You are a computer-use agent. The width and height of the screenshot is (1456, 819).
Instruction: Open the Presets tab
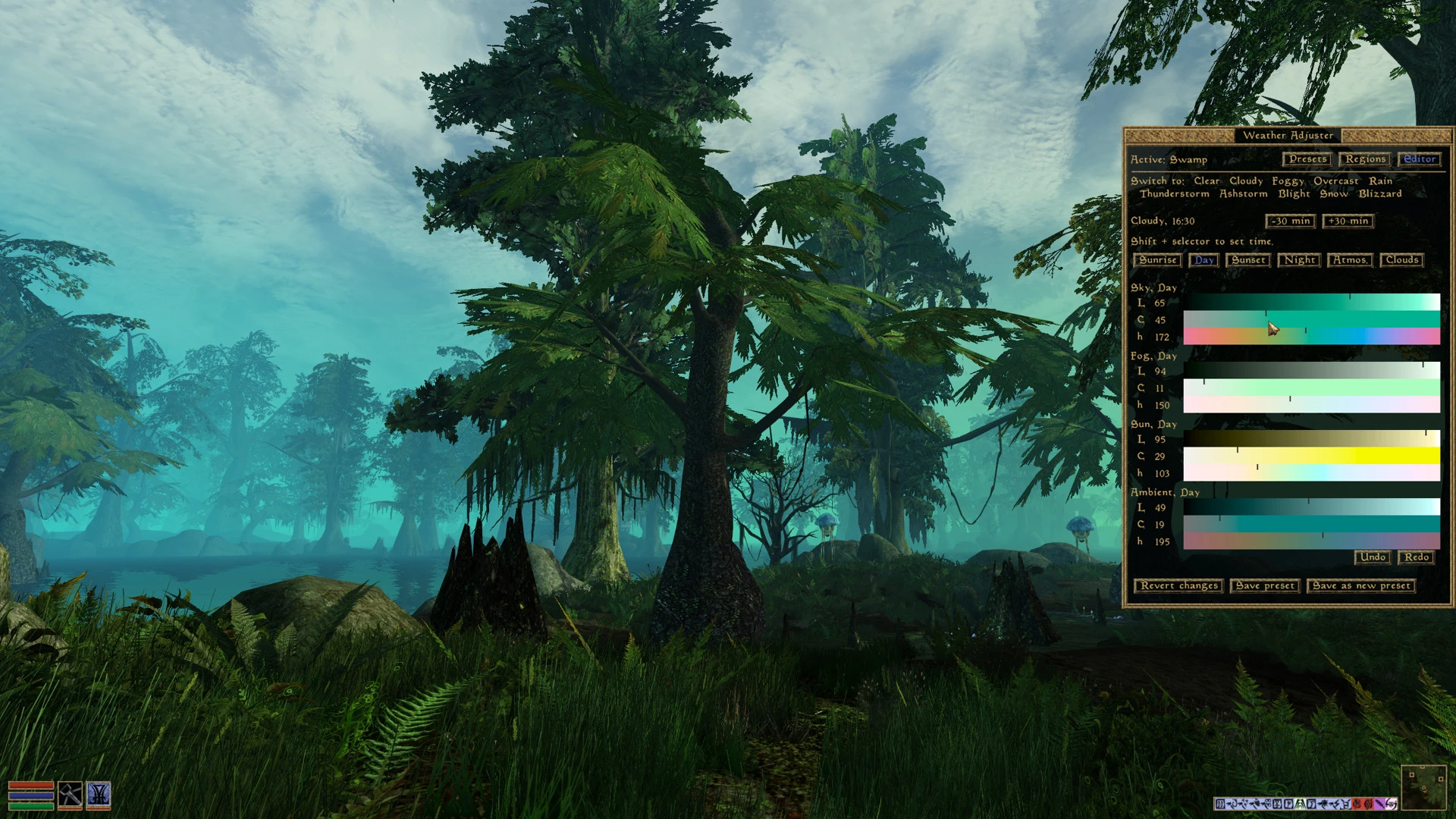(1307, 159)
